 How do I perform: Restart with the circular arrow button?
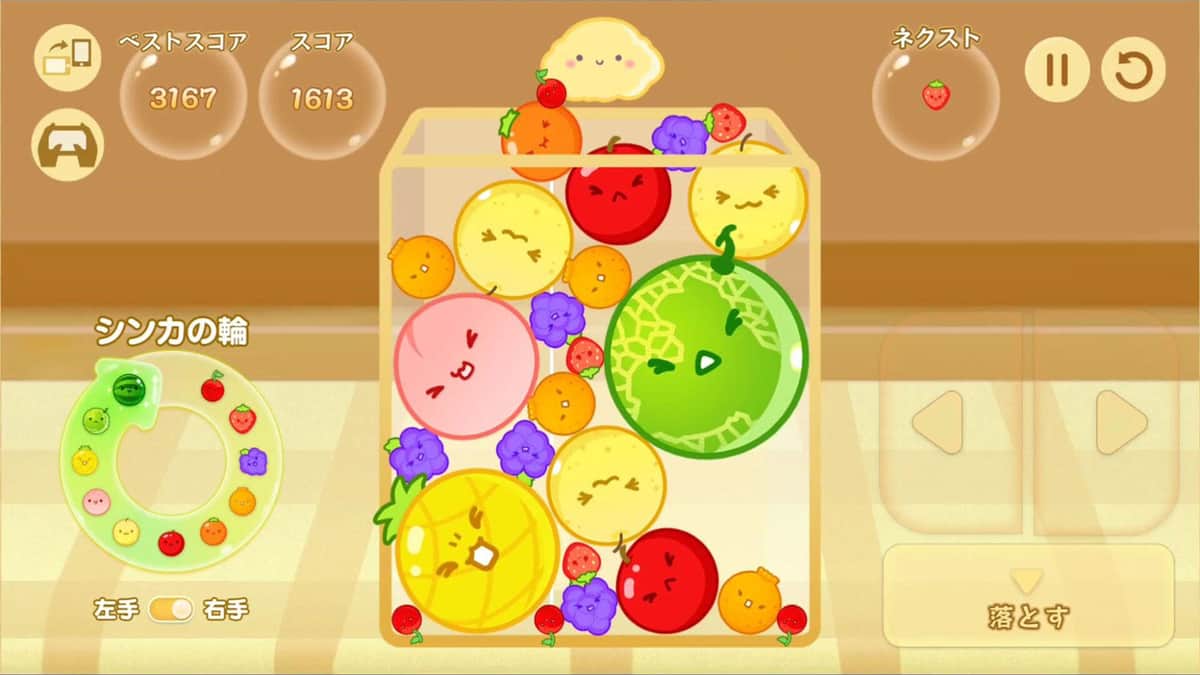1133,70
